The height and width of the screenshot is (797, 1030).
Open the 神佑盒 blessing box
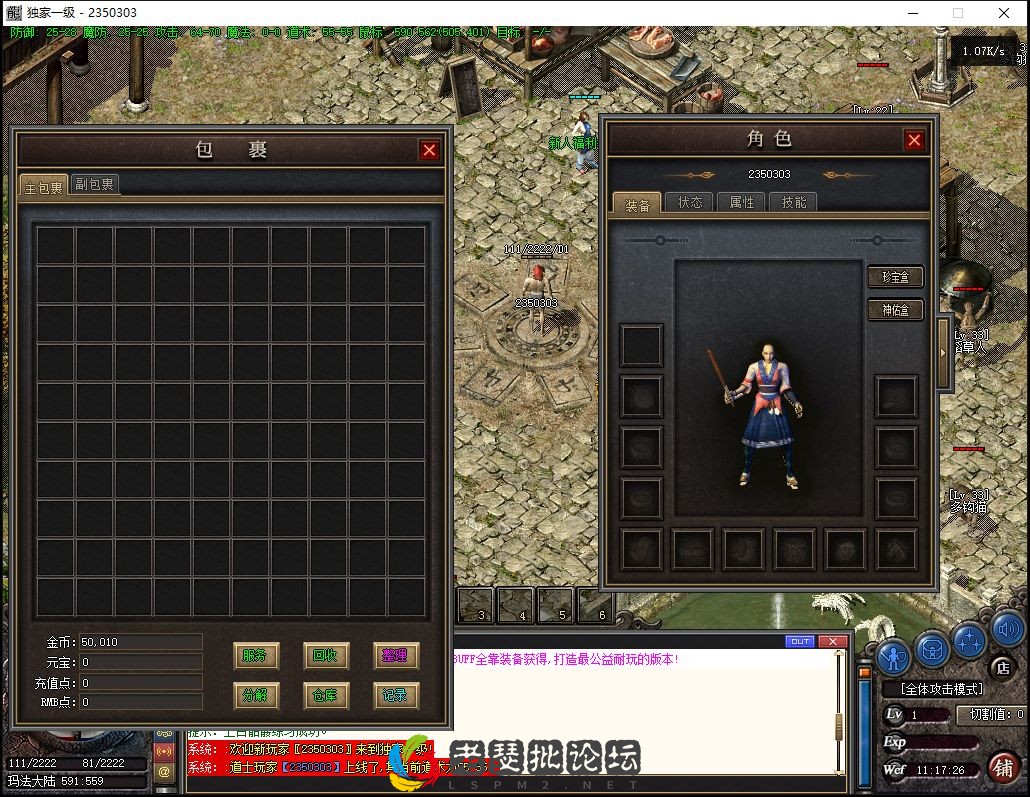click(x=895, y=310)
